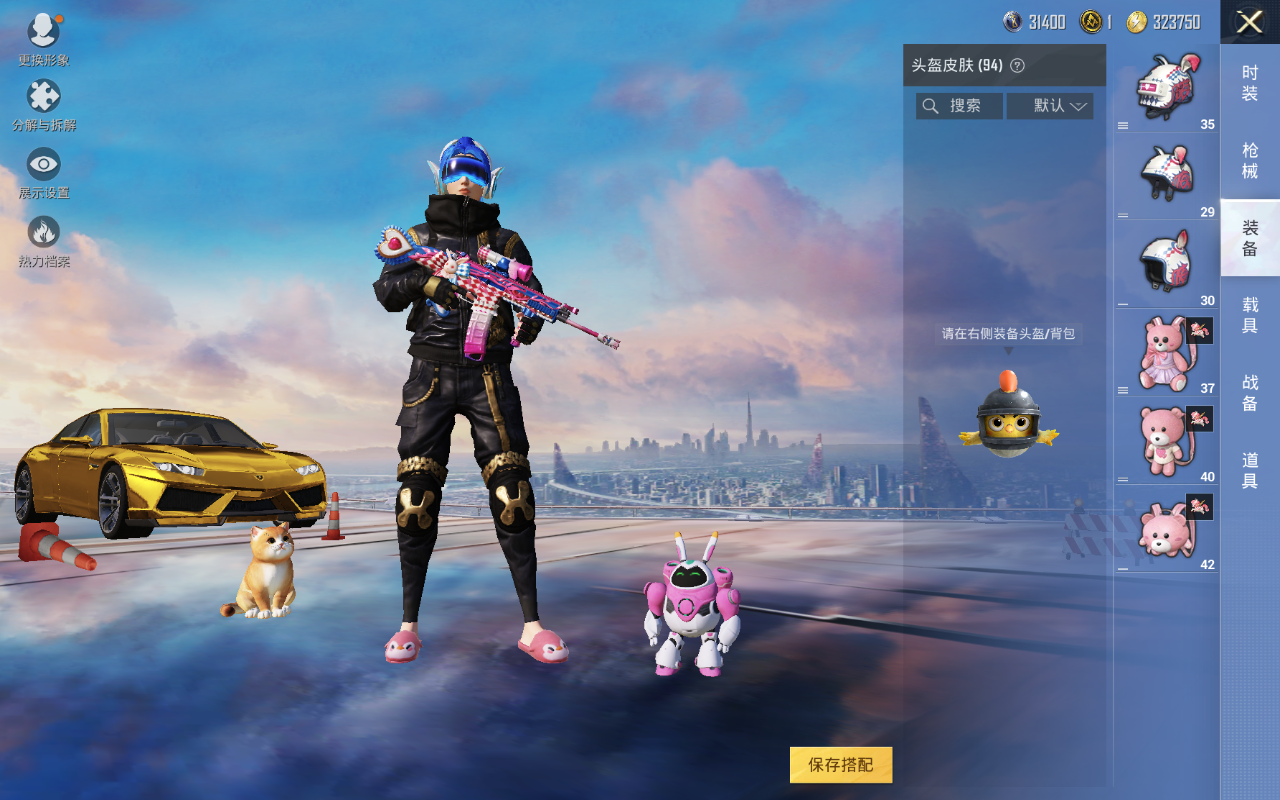The width and height of the screenshot is (1280, 800).
Task: Switch to the 道具 tab
Action: [1249, 470]
